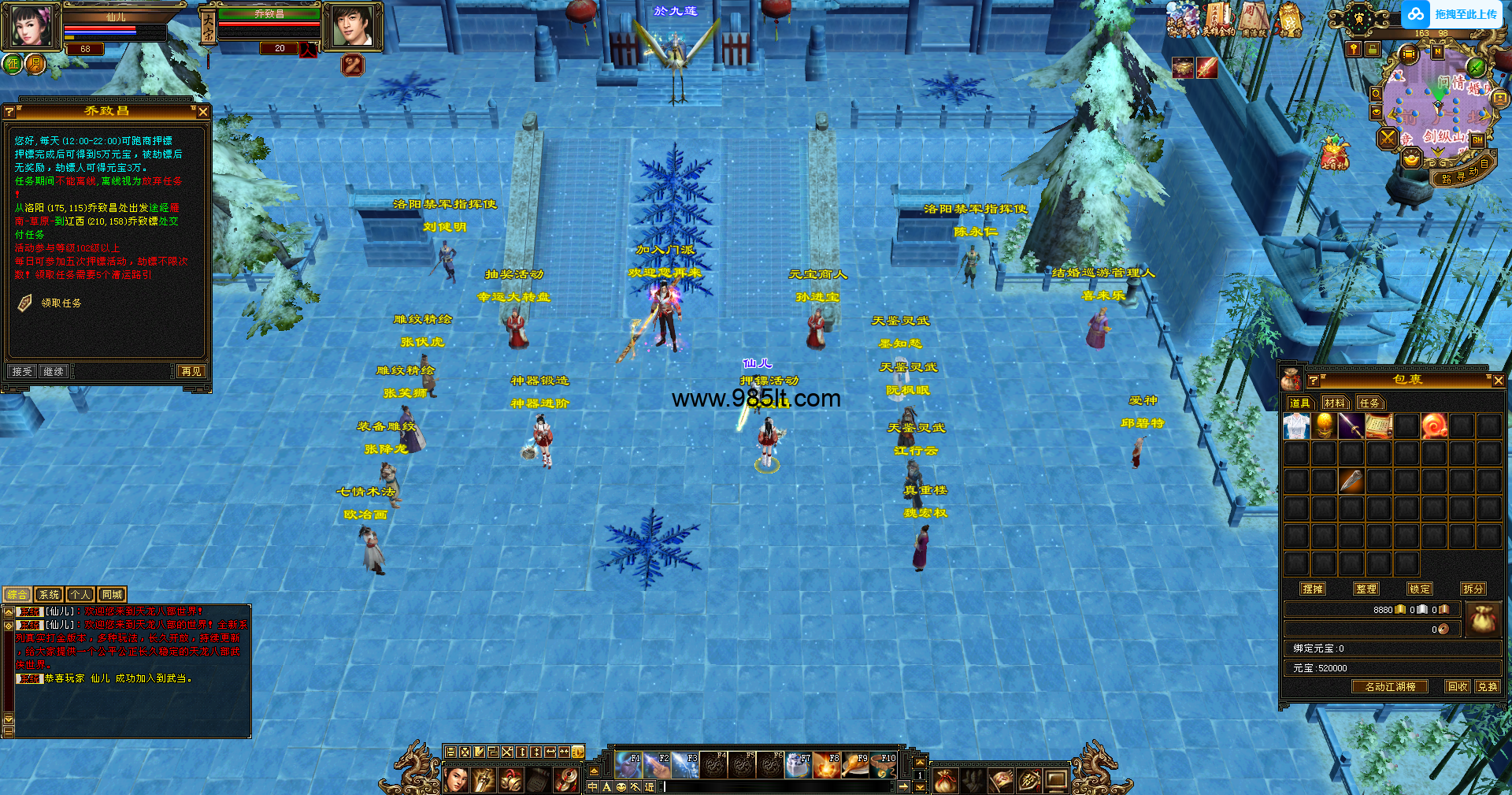Screen dimensions: 1512x795
Task: Select the scroll item in the bag
Action: (1379, 426)
